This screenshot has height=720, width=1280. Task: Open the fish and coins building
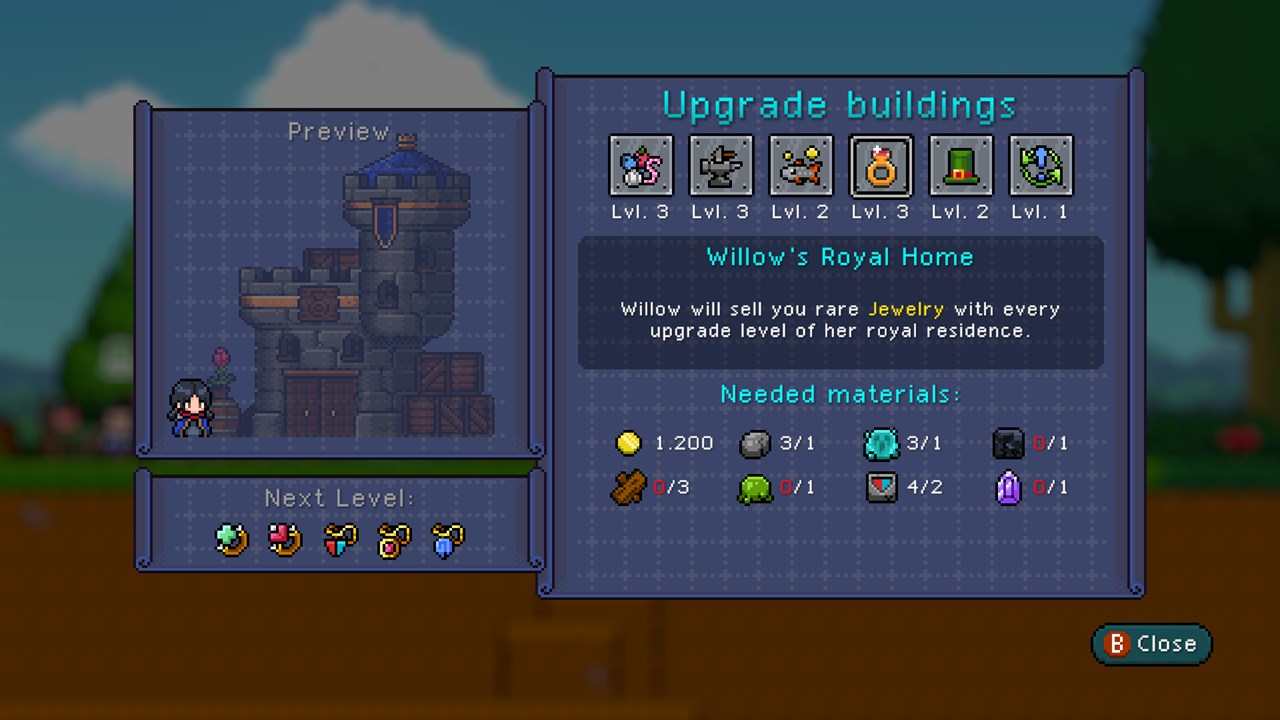coord(801,166)
